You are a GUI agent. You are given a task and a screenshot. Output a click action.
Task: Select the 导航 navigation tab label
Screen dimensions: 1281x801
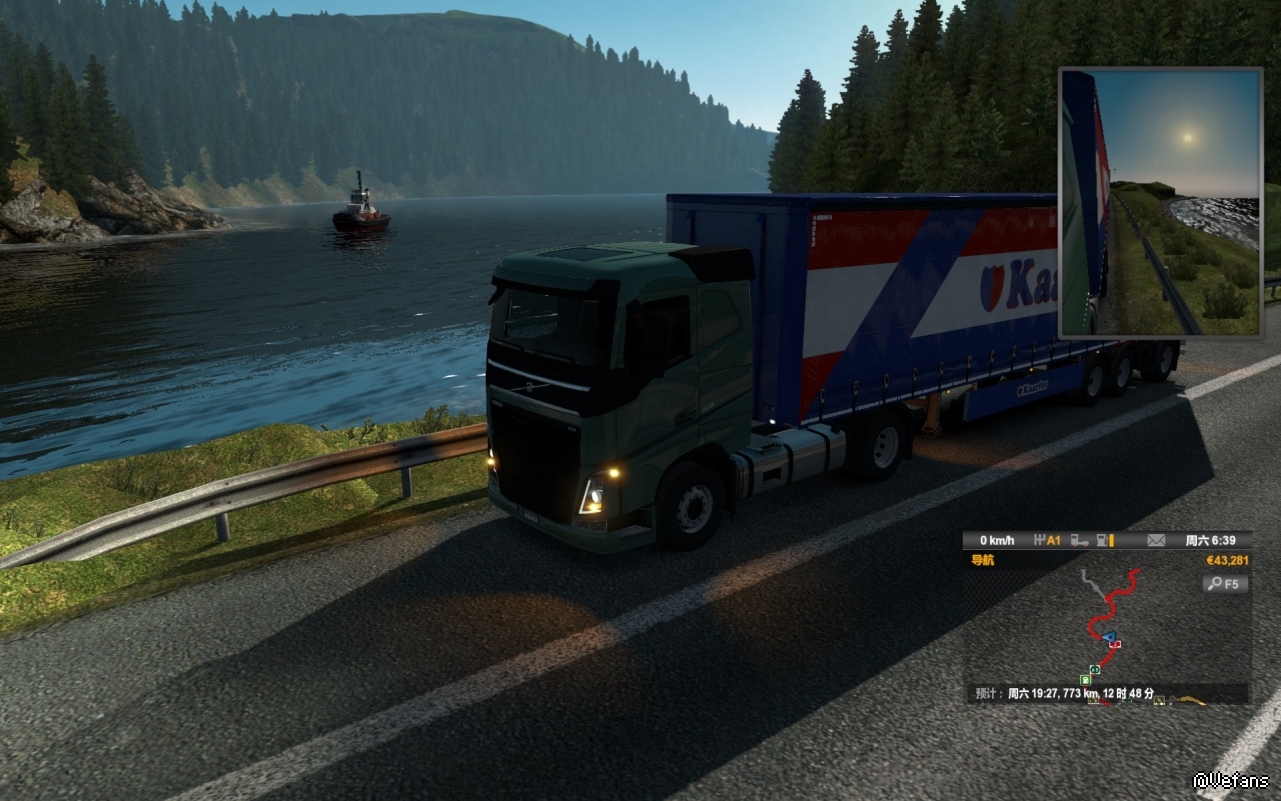(983, 560)
